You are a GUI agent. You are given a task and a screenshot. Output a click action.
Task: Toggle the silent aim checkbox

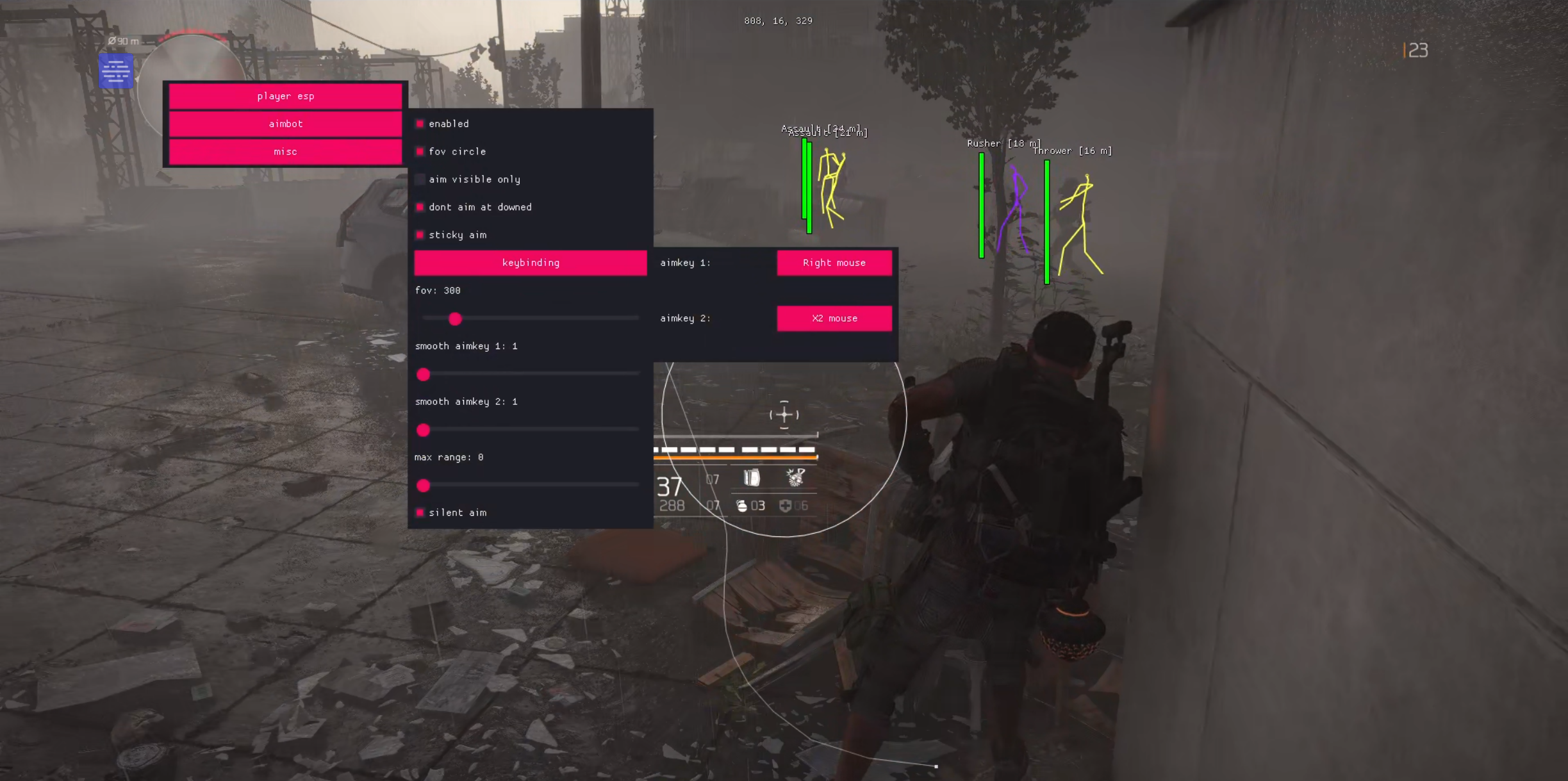coord(420,513)
